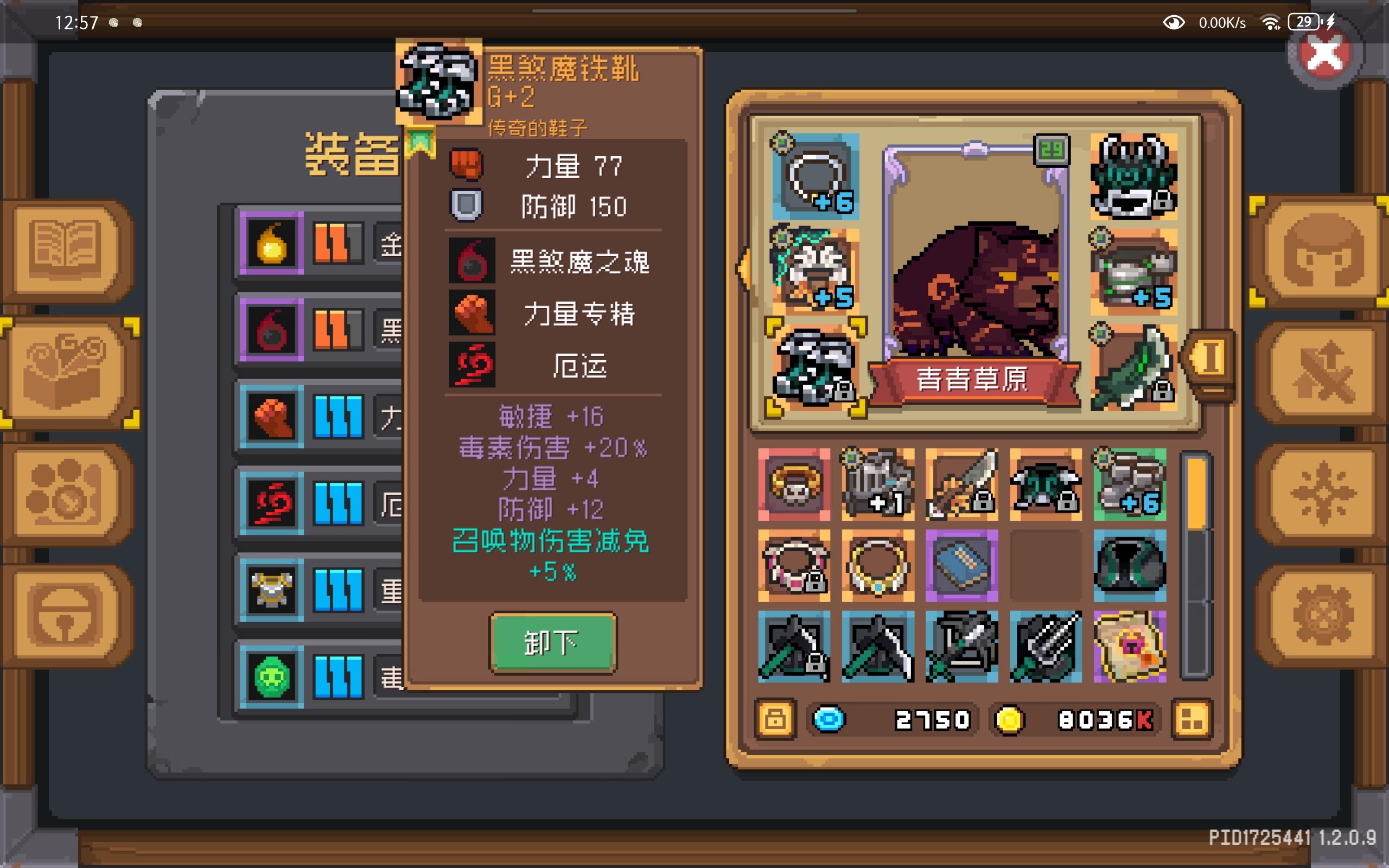The height and width of the screenshot is (868, 1389).
Task: Select the crossed-swords upgrade tab on the right
Action: coord(1320,373)
